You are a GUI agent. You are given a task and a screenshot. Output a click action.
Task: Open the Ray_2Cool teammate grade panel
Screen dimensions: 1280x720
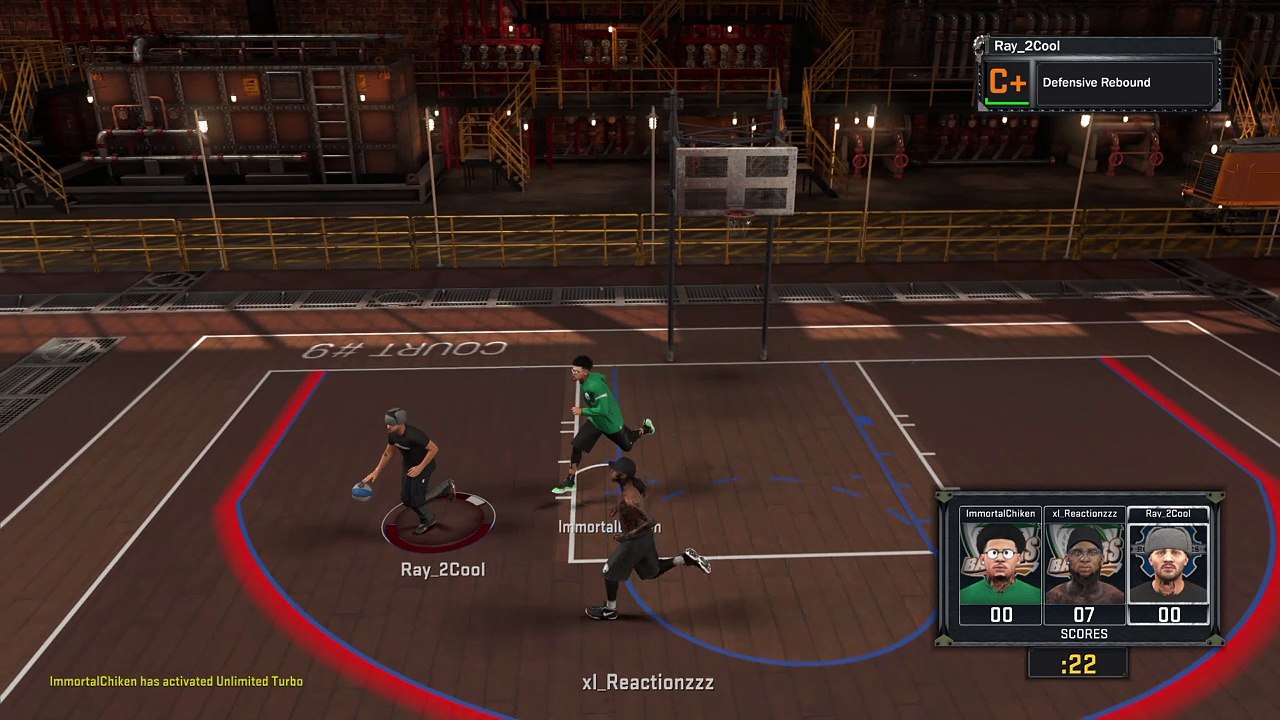coord(1098,75)
